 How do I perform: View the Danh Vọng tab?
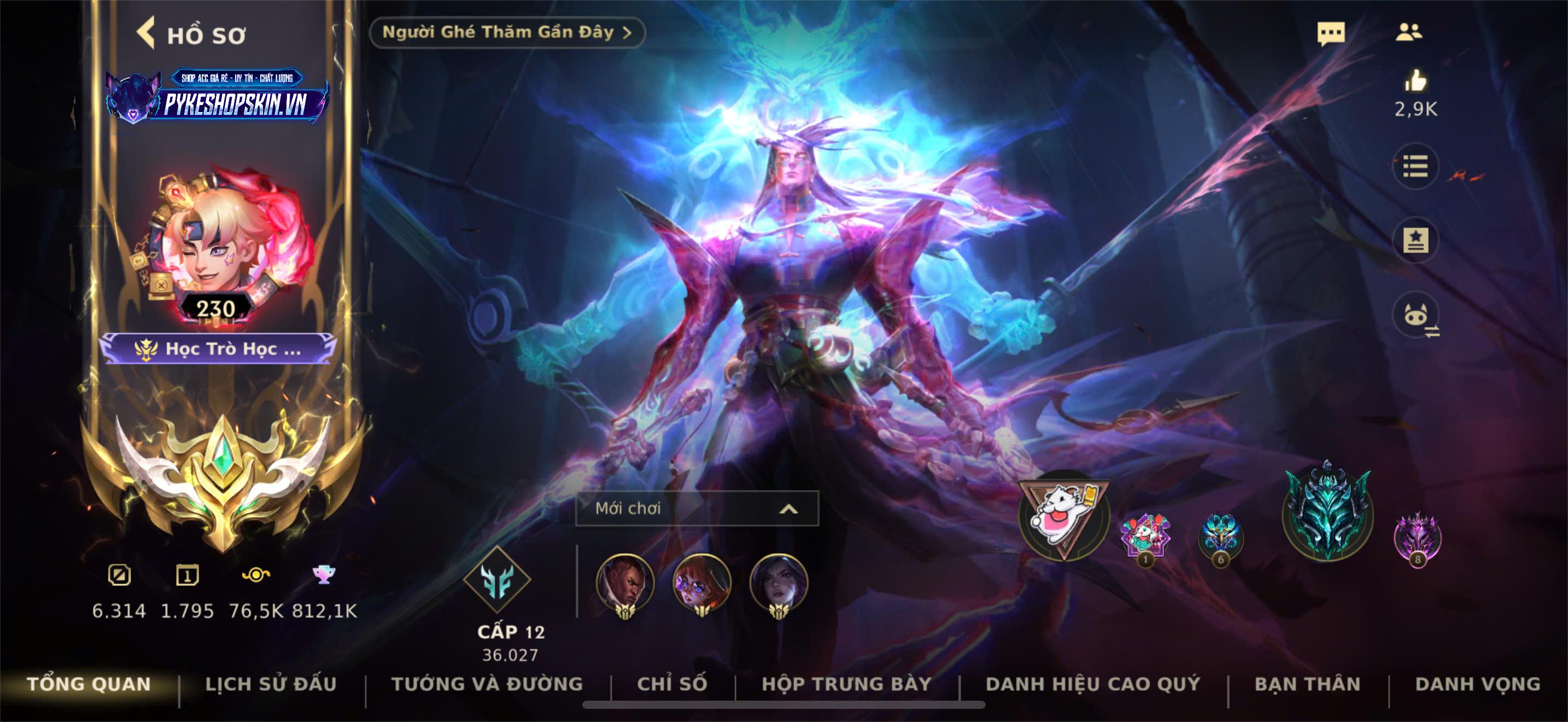coord(1478,684)
